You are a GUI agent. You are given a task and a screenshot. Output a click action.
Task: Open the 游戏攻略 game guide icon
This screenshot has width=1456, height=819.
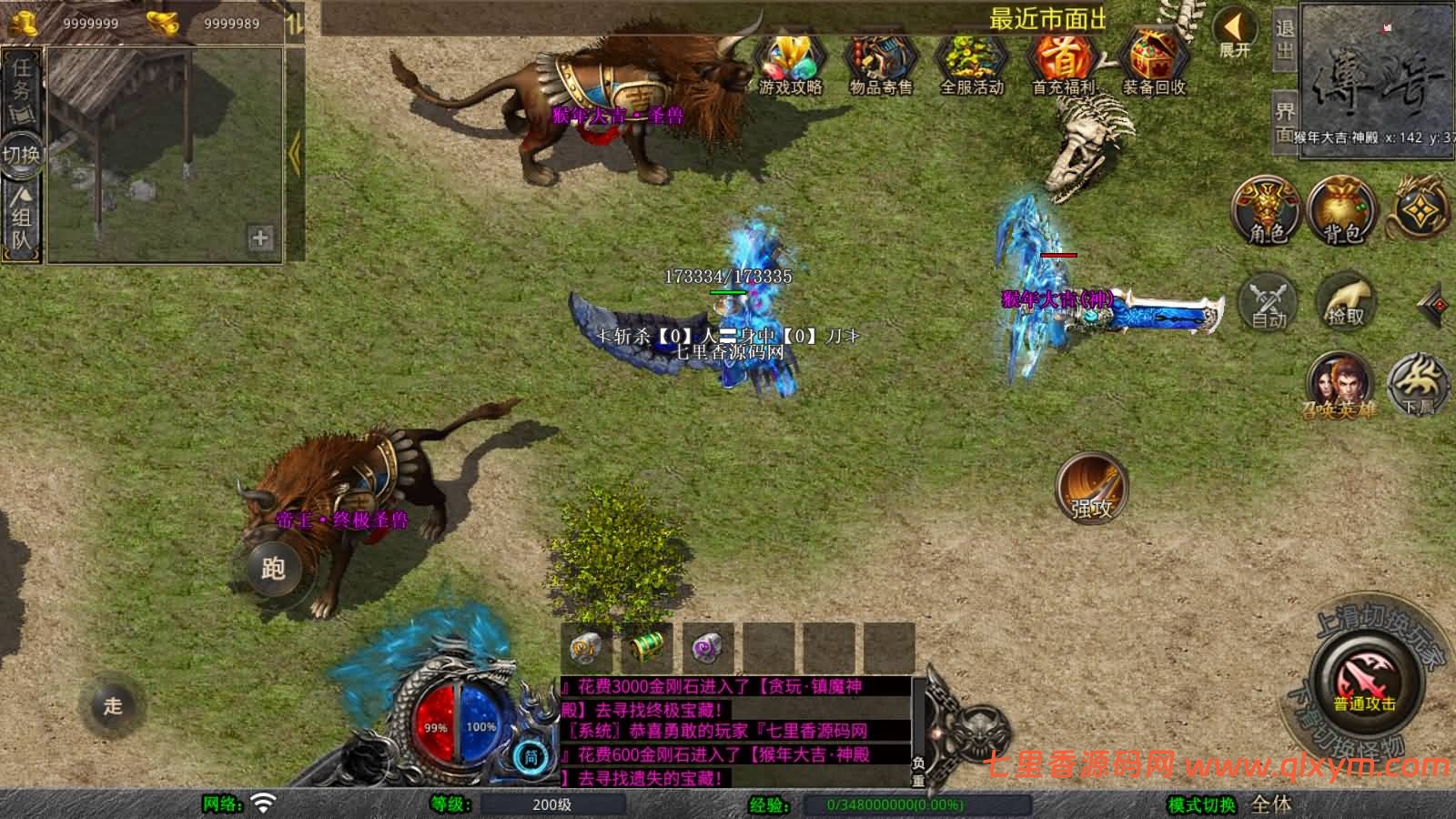790,62
